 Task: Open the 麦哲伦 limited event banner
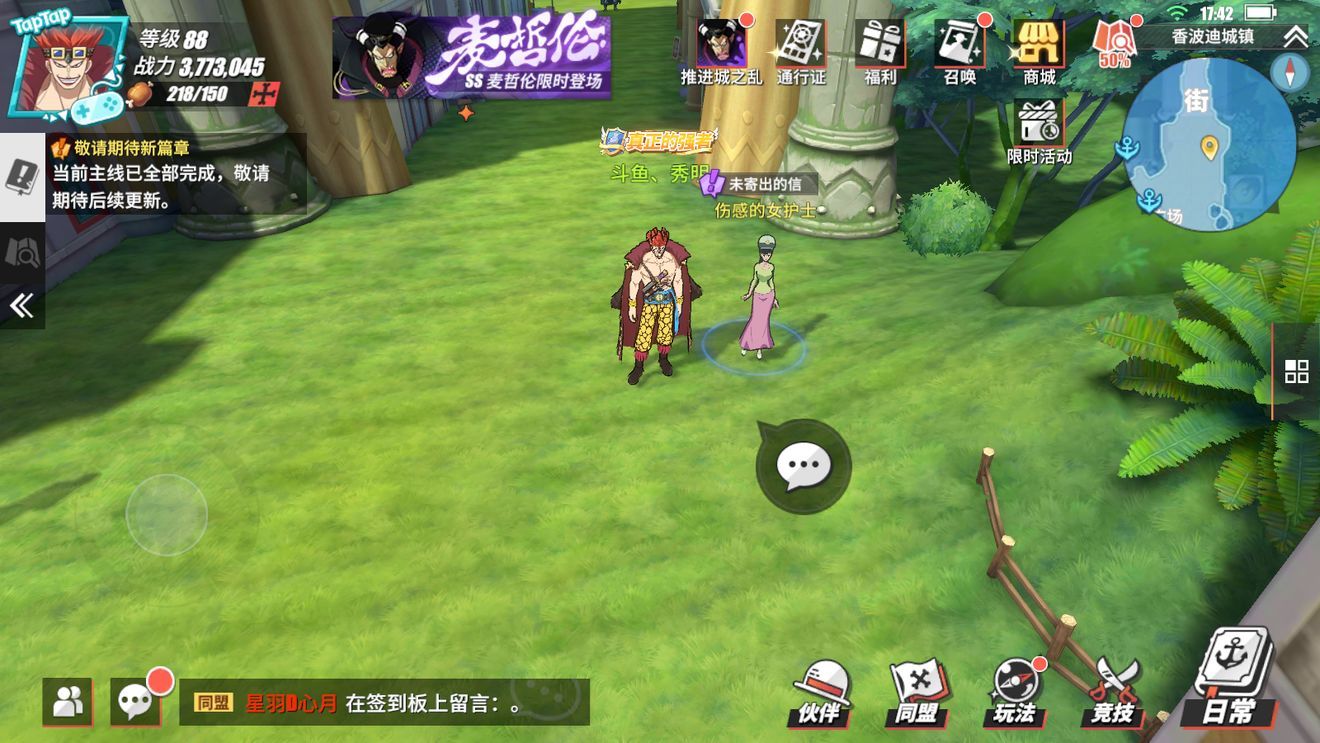[471, 56]
